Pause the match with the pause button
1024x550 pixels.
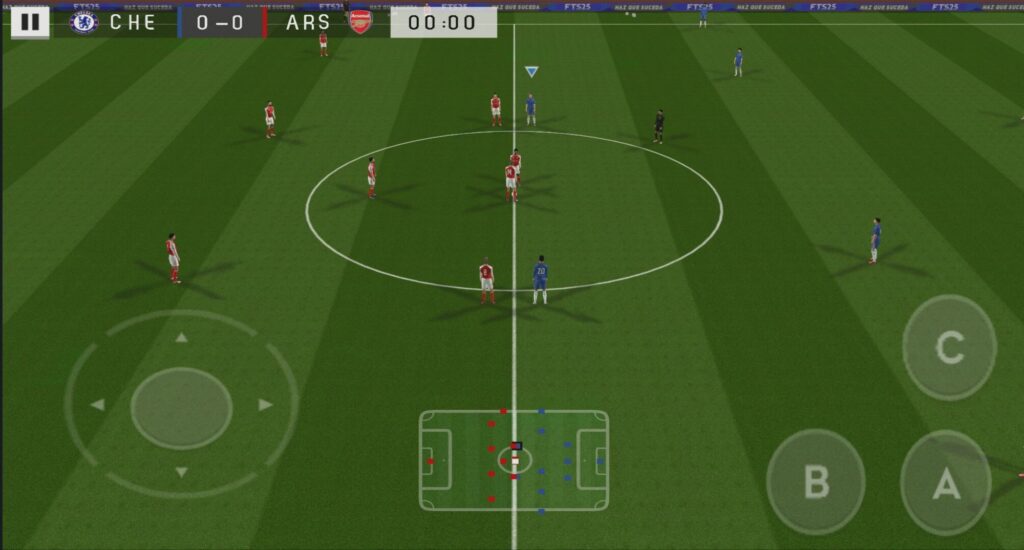pos(31,22)
